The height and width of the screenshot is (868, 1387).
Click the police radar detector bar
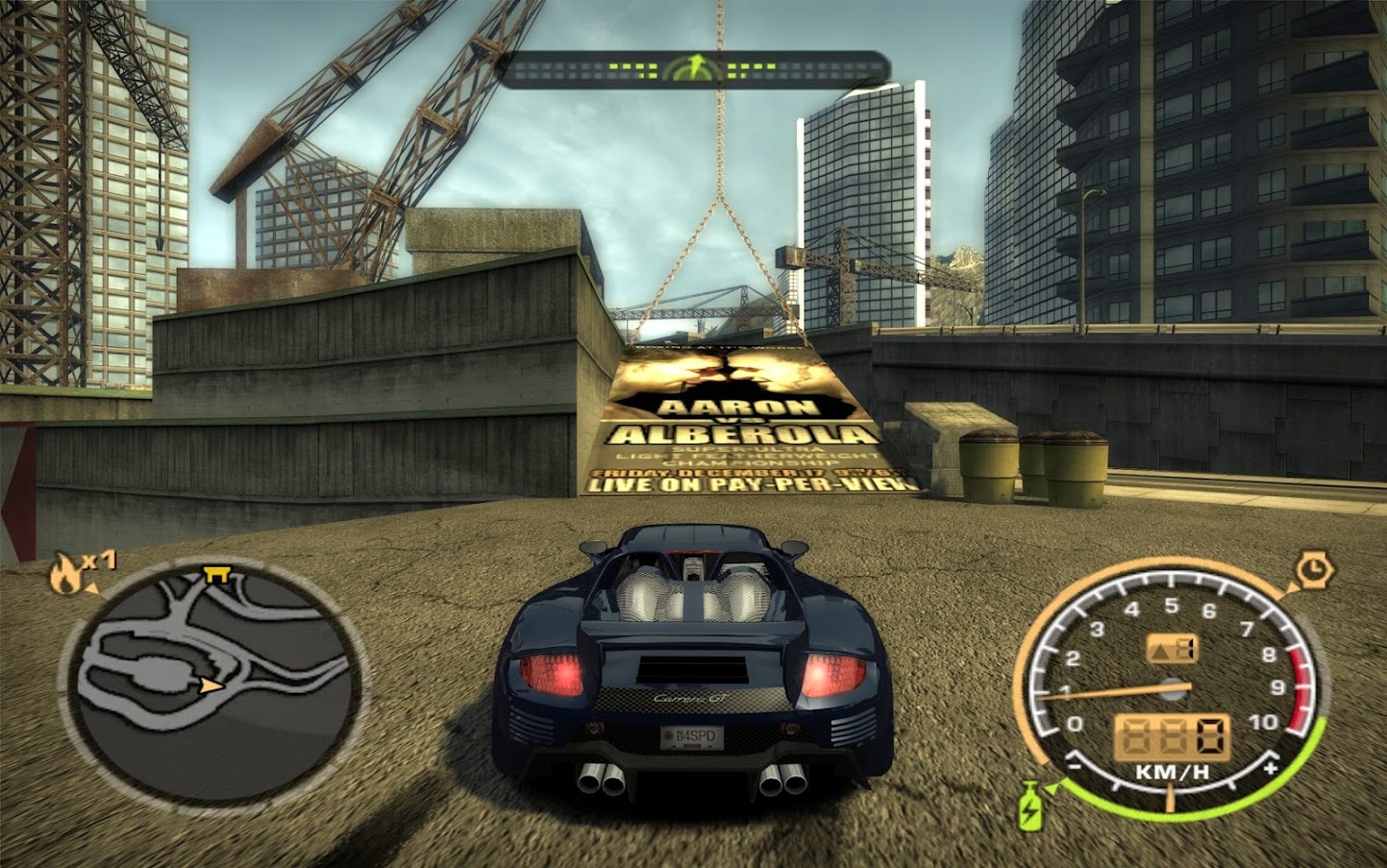click(x=693, y=69)
